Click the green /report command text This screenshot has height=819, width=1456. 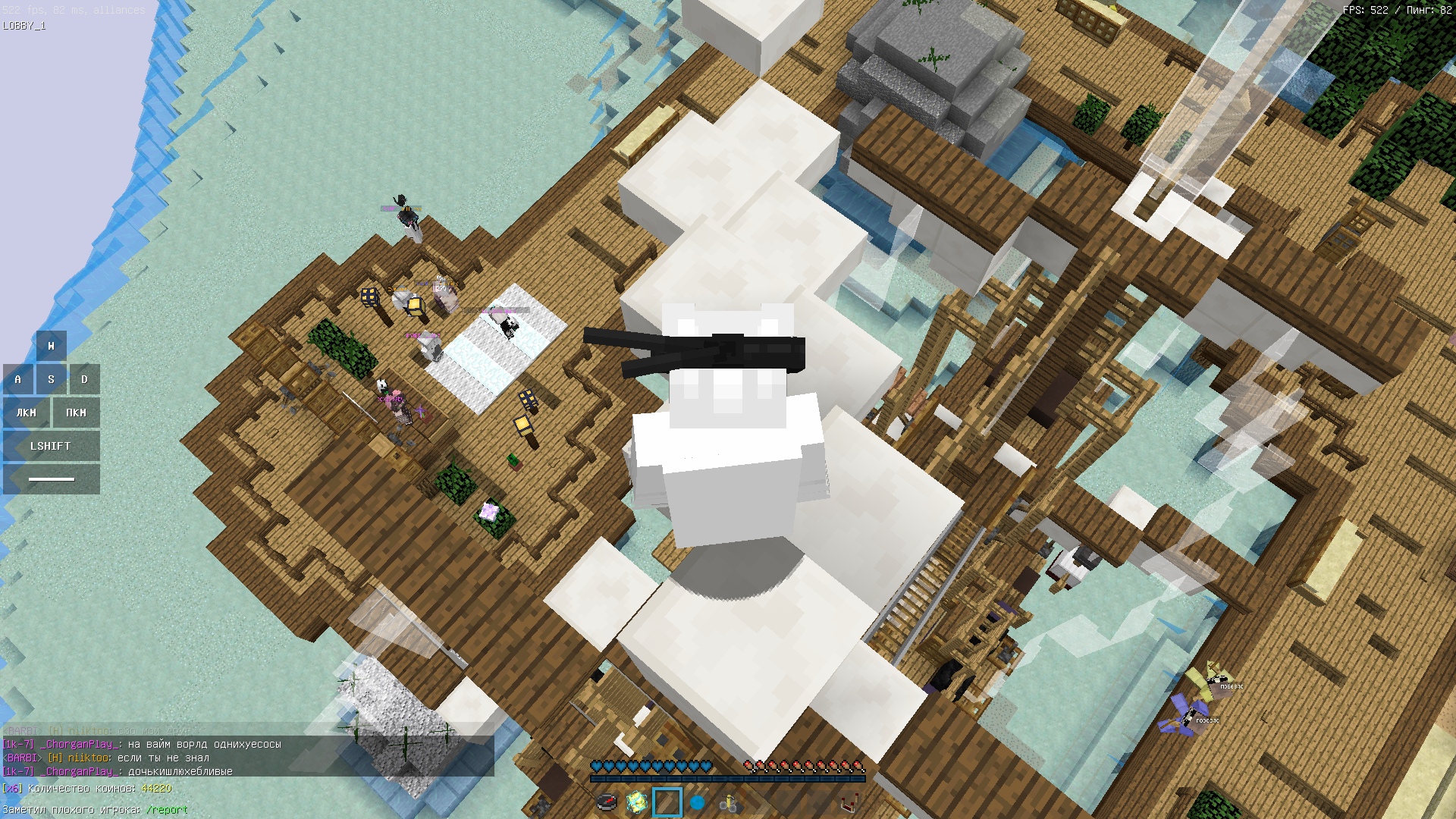coord(167,810)
